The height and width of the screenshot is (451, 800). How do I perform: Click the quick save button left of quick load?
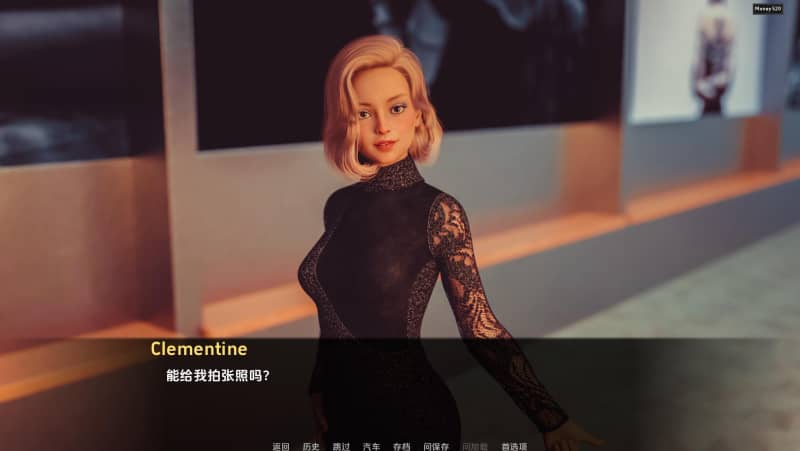(436, 446)
